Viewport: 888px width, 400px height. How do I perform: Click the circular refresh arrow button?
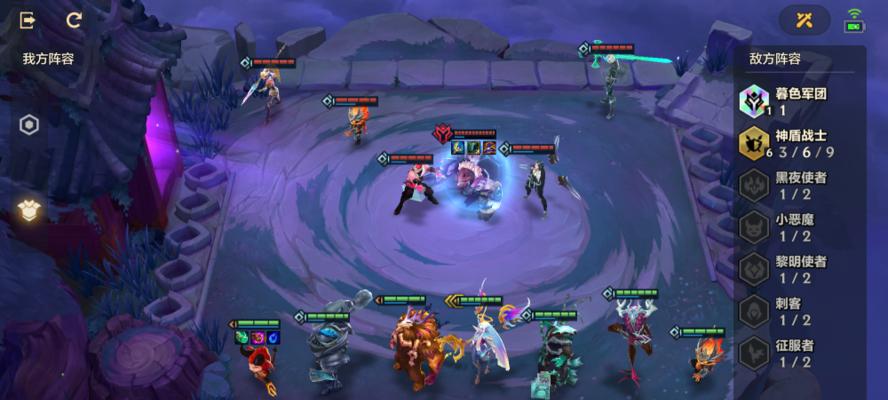pos(74,20)
